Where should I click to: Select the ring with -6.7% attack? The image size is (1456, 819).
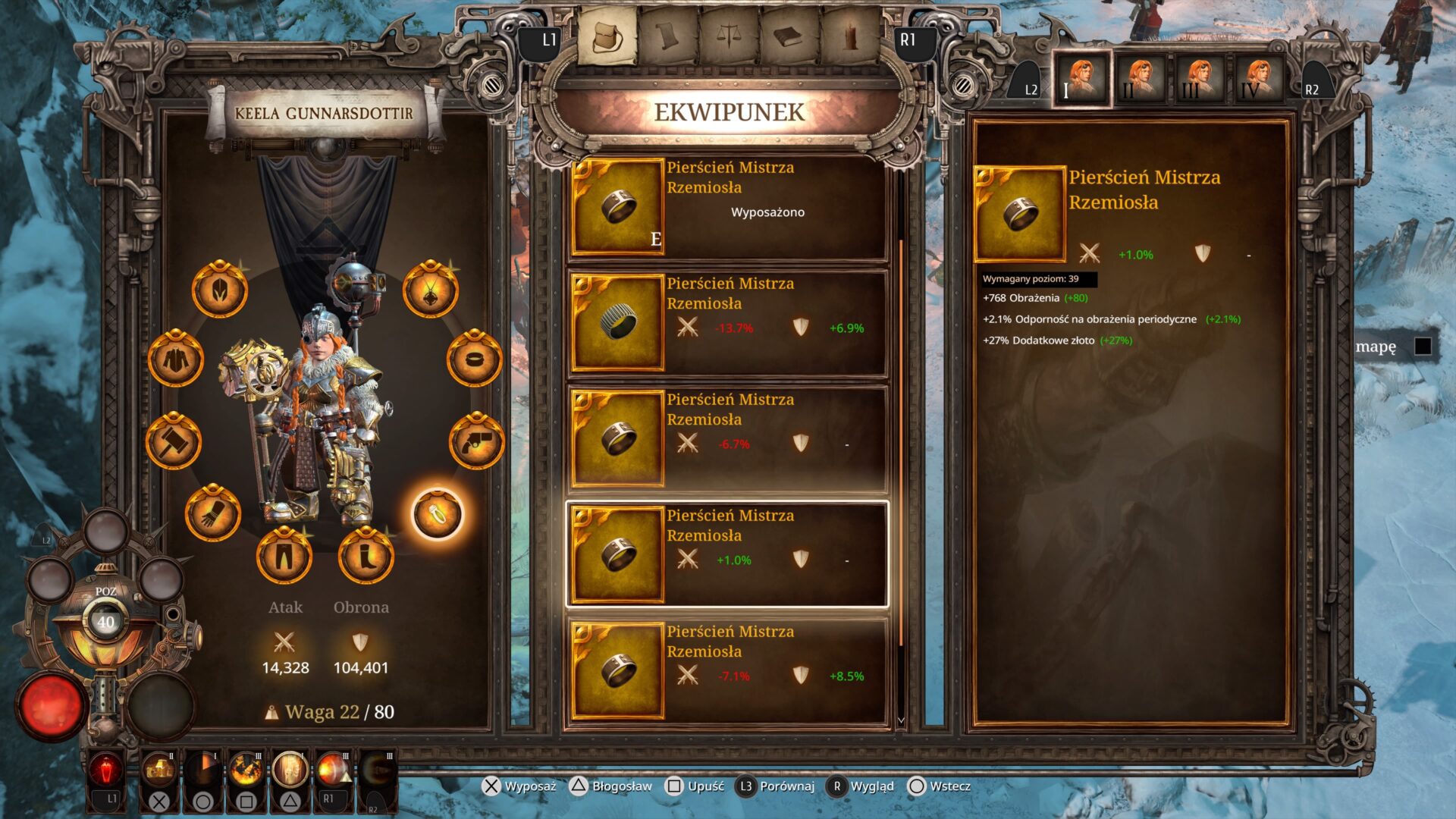[728, 439]
